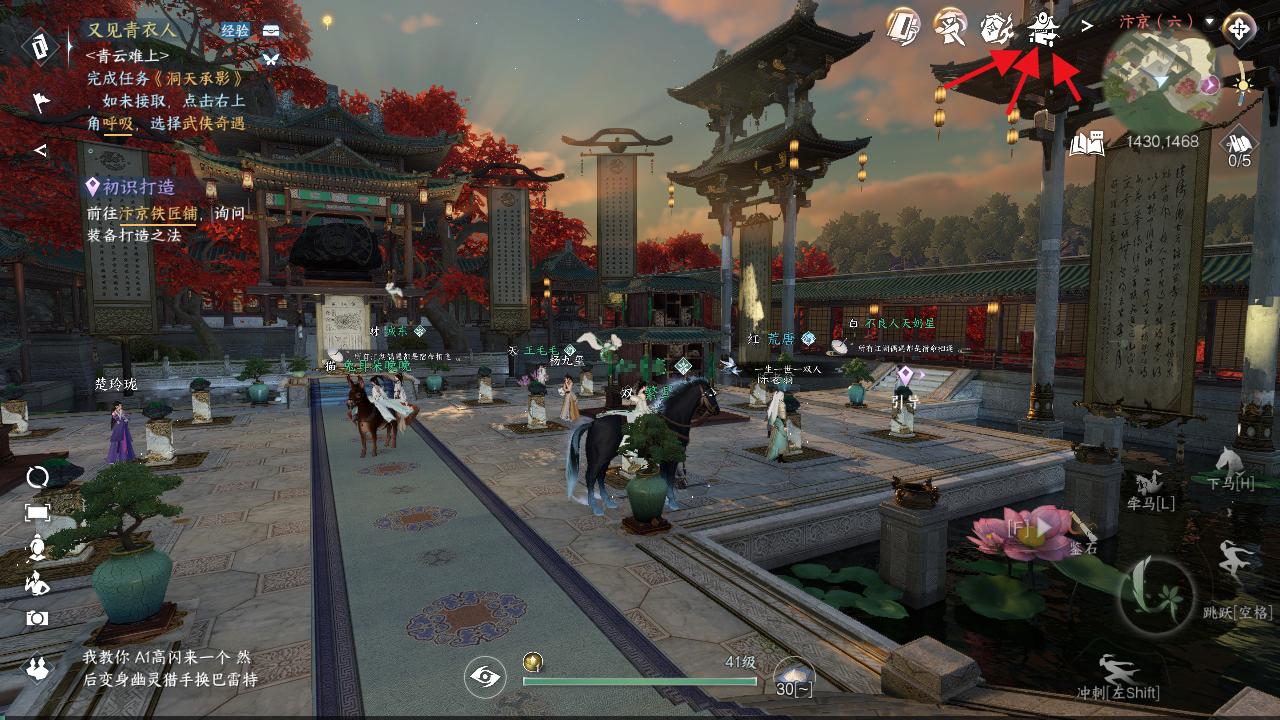Click the emote gesture icon on left sidebar
Image resolution: width=1280 pixels, height=720 pixels.
point(37,584)
